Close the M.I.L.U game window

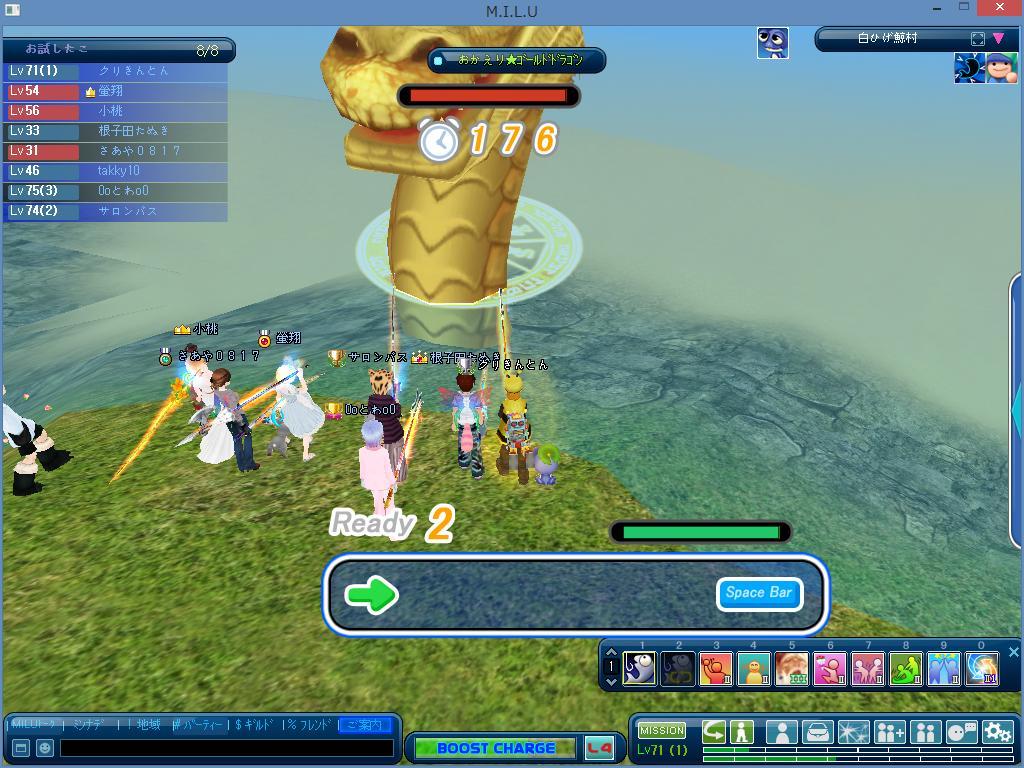click(x=1000, y=8)
